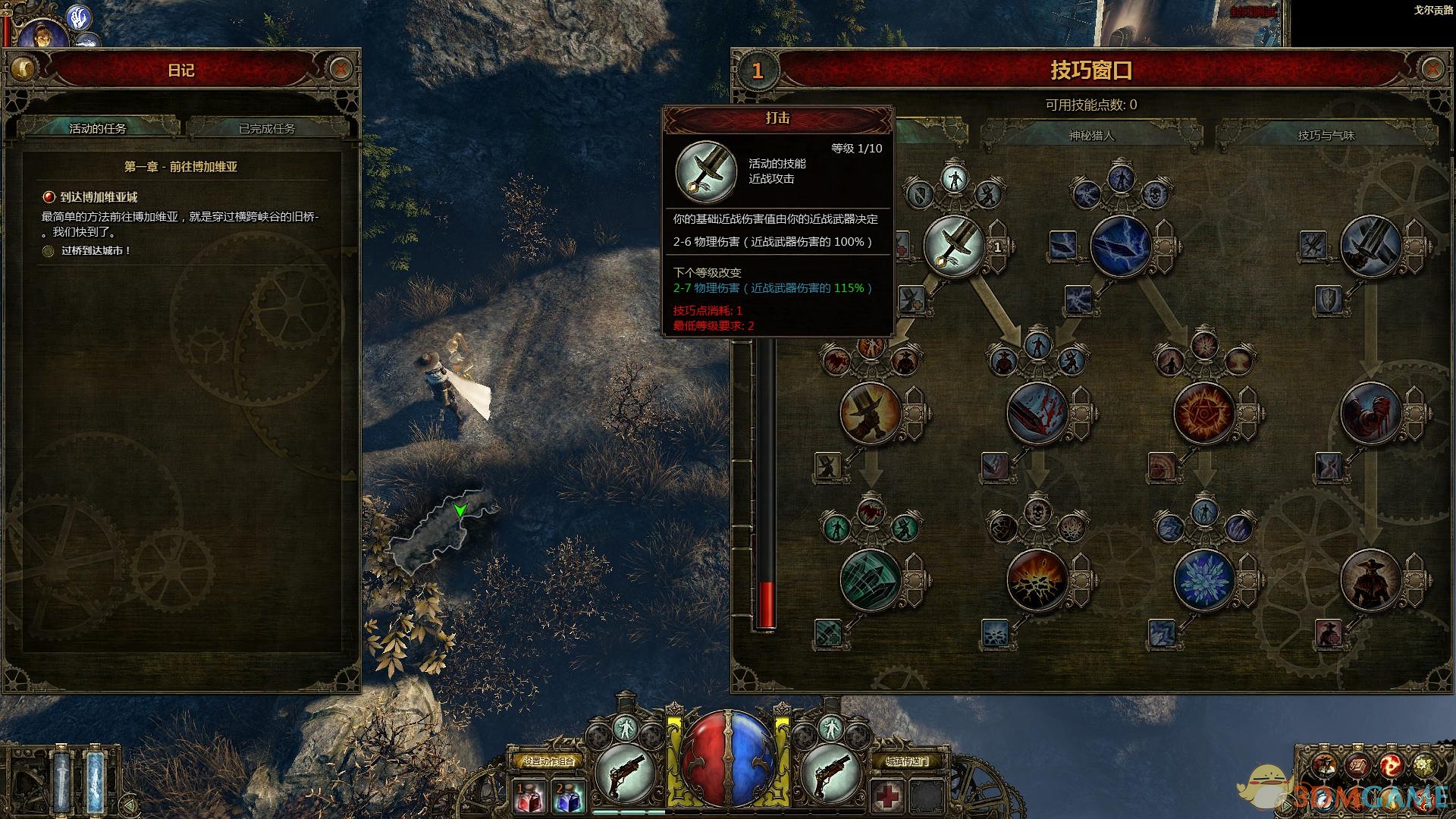
Task: Switch to the 神秘猎人 skill tab
Action: click(1091, 136)
